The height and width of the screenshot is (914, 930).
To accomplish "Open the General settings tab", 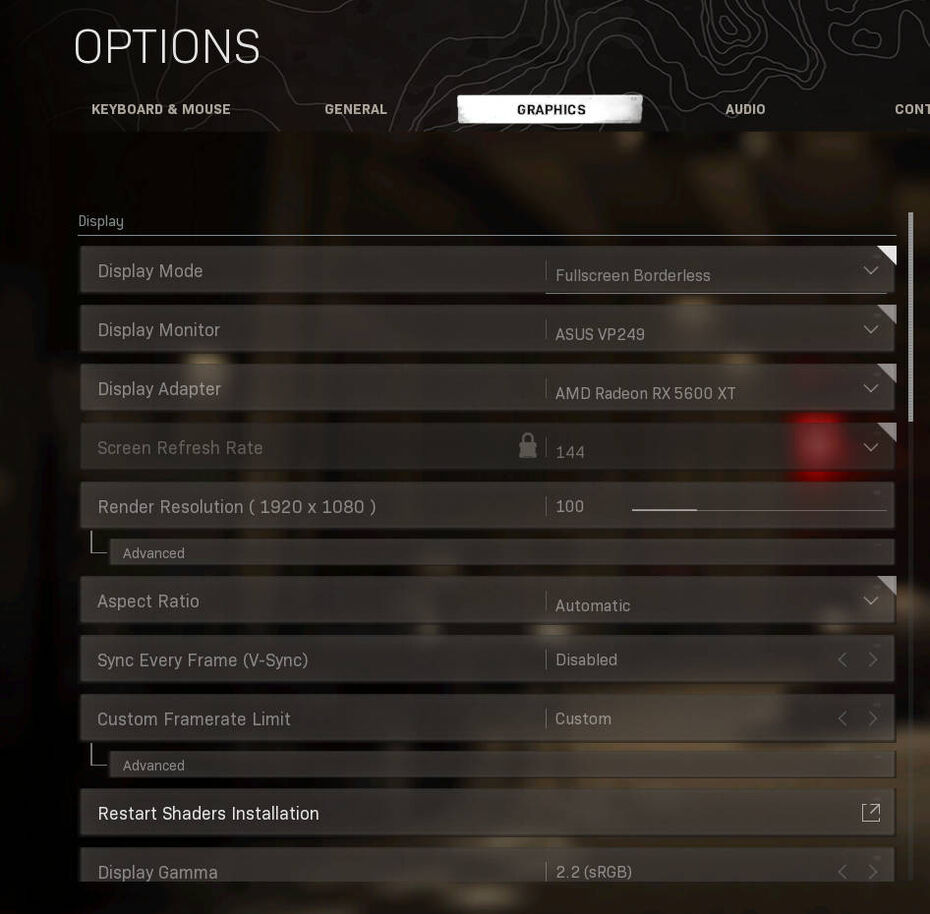I will (355, 110).
